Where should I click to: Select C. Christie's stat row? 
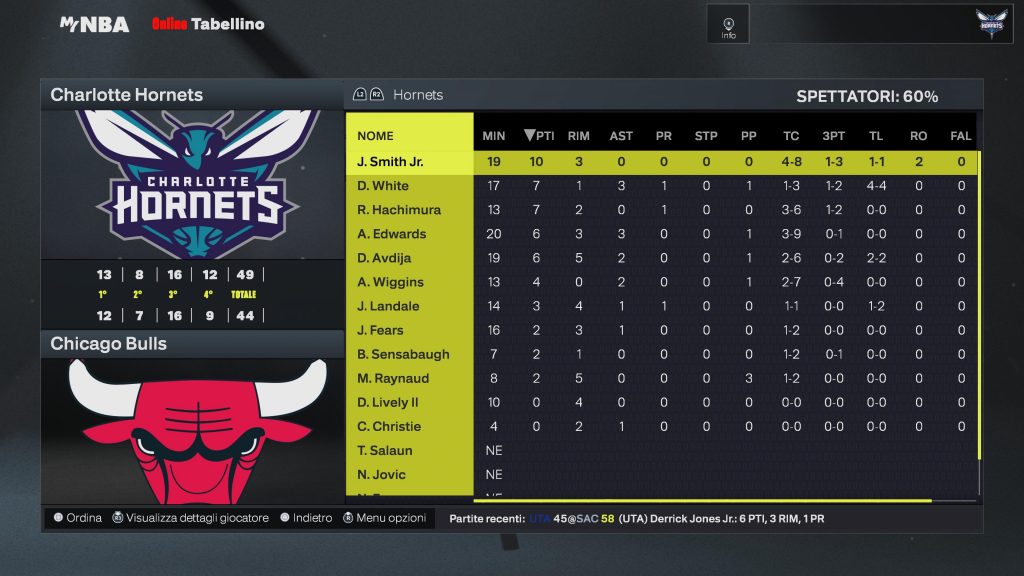(x=389, y=426)
